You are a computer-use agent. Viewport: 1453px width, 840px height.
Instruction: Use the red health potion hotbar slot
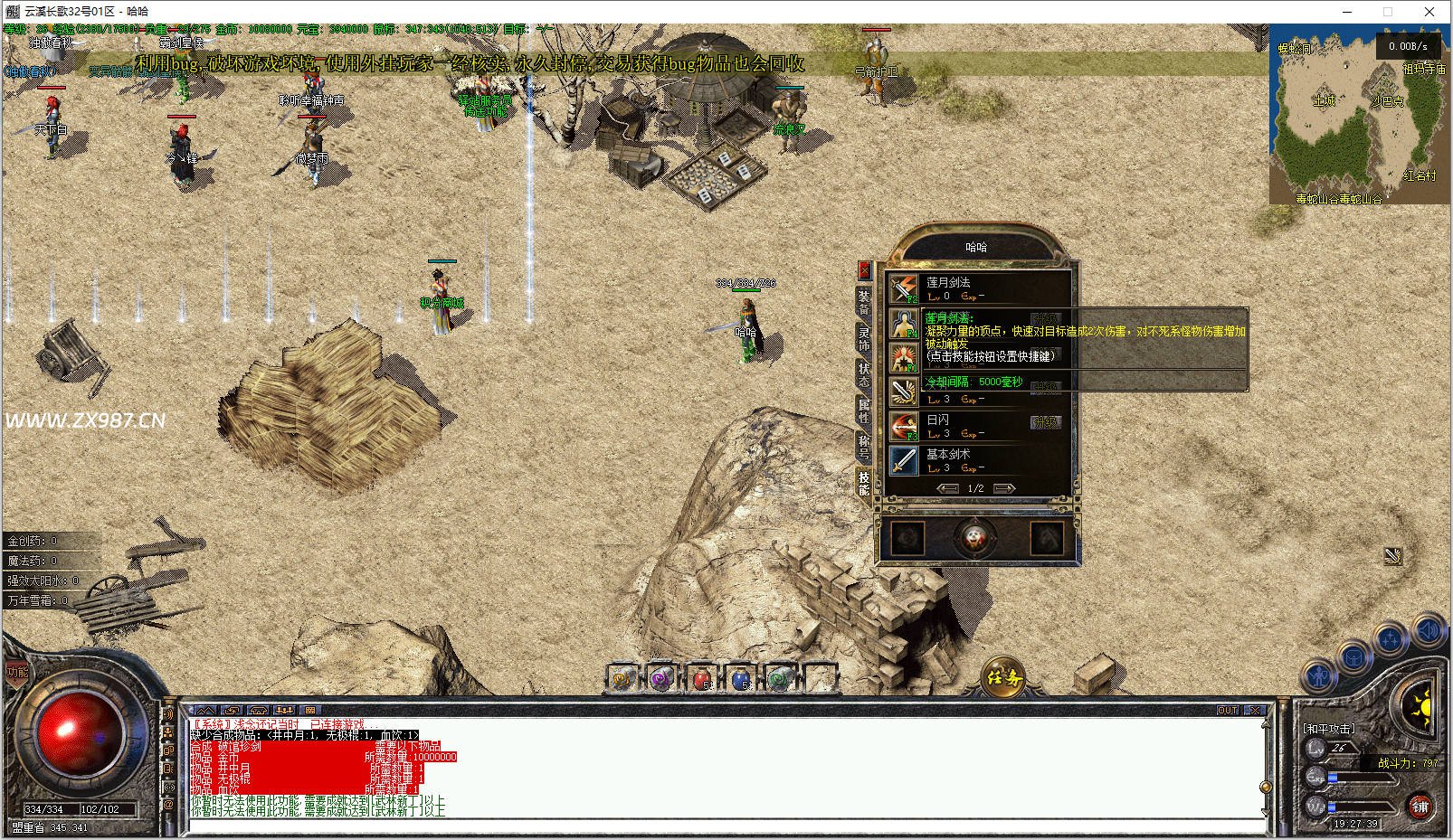click(x=702, y=677)
